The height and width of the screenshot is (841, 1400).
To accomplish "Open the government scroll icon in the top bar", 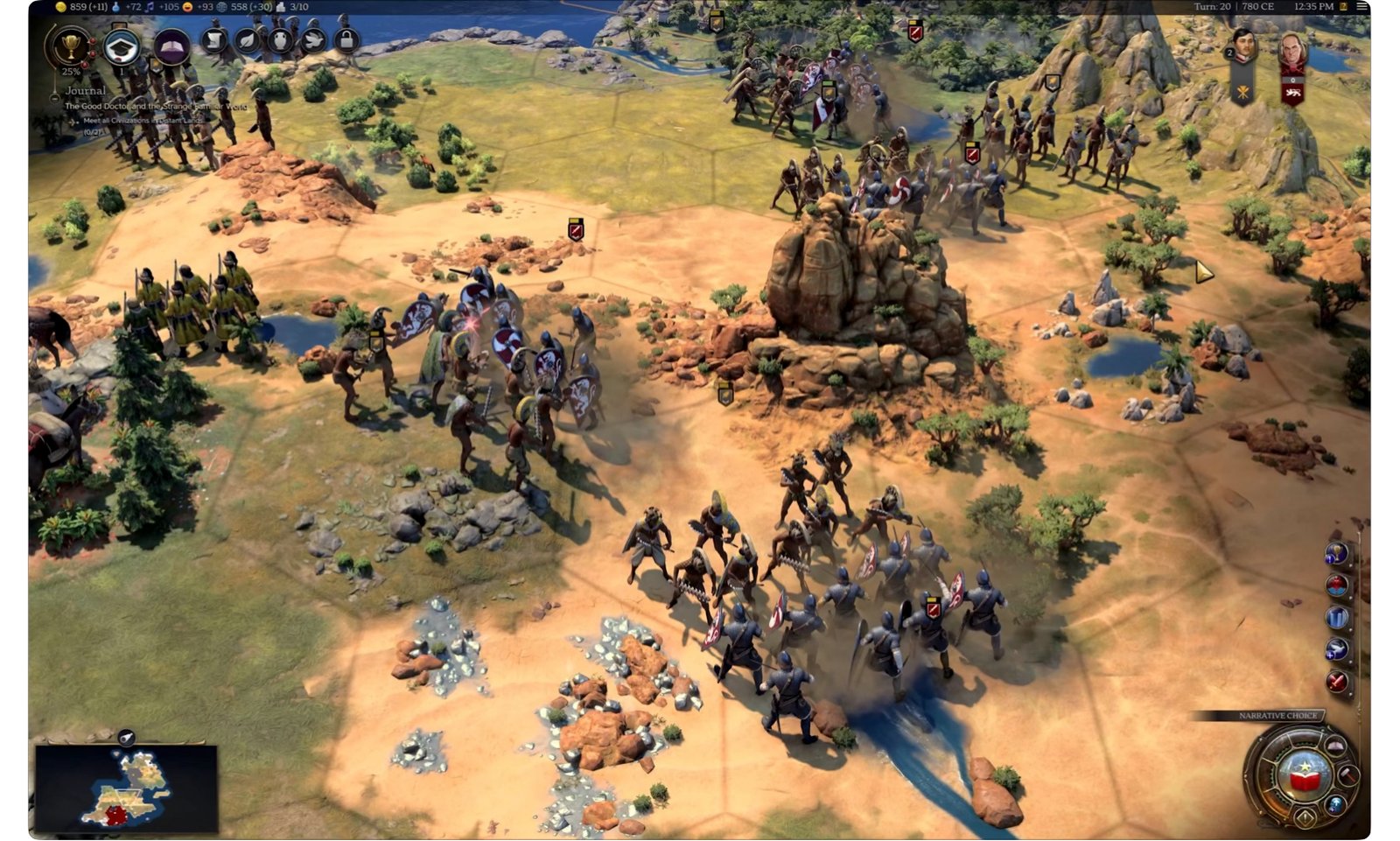I will click(213, 41).
